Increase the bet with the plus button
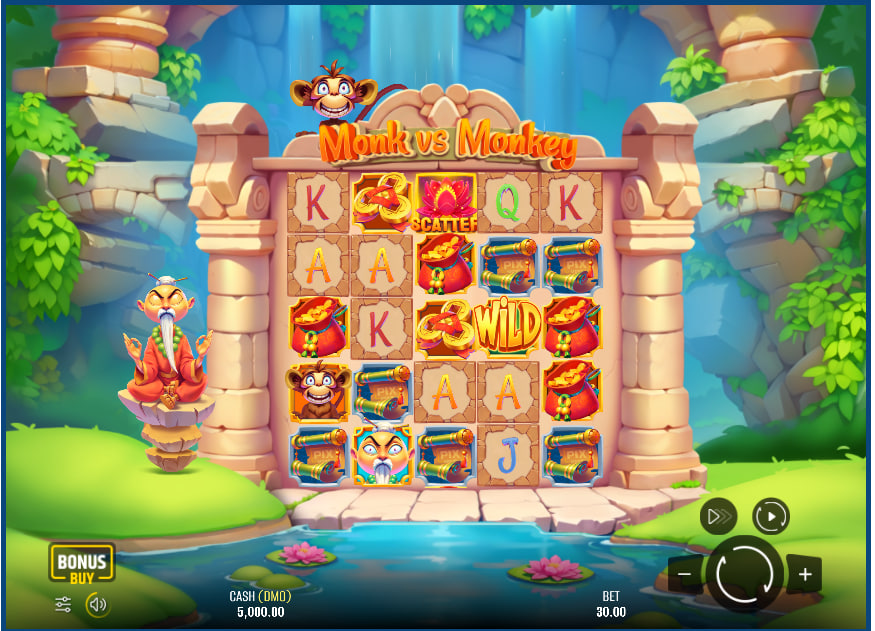This screenshot has width=875, height=631. [805, 574]
